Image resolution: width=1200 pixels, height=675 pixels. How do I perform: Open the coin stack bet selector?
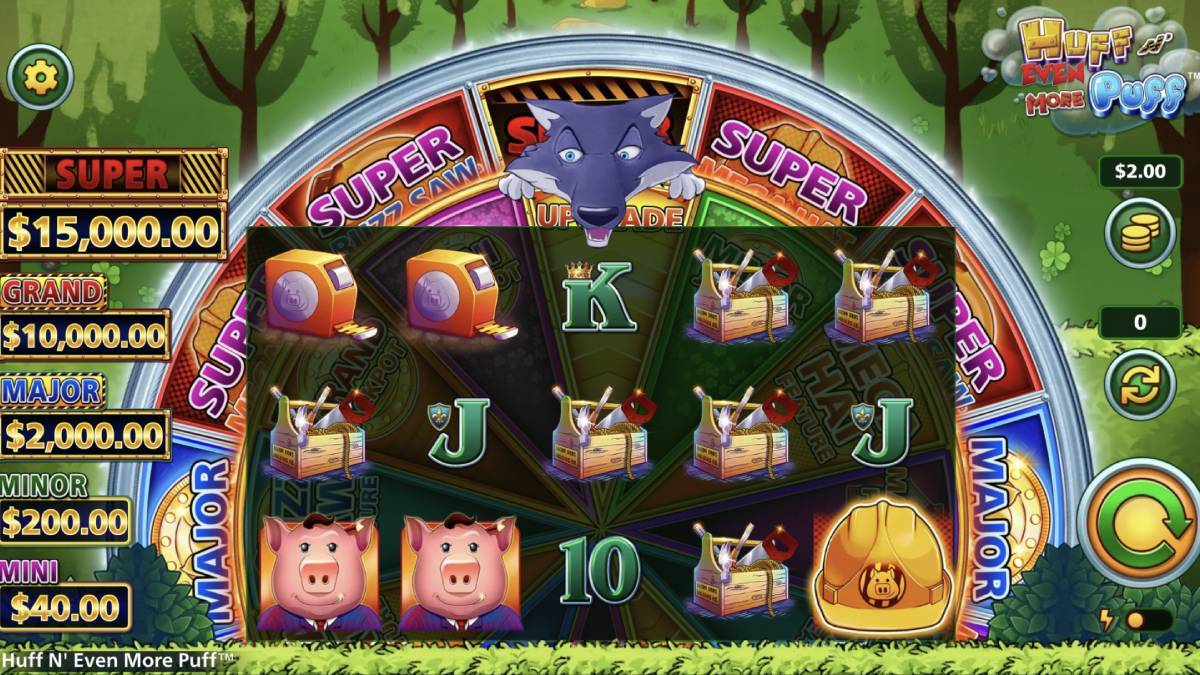click(1139, 233)
